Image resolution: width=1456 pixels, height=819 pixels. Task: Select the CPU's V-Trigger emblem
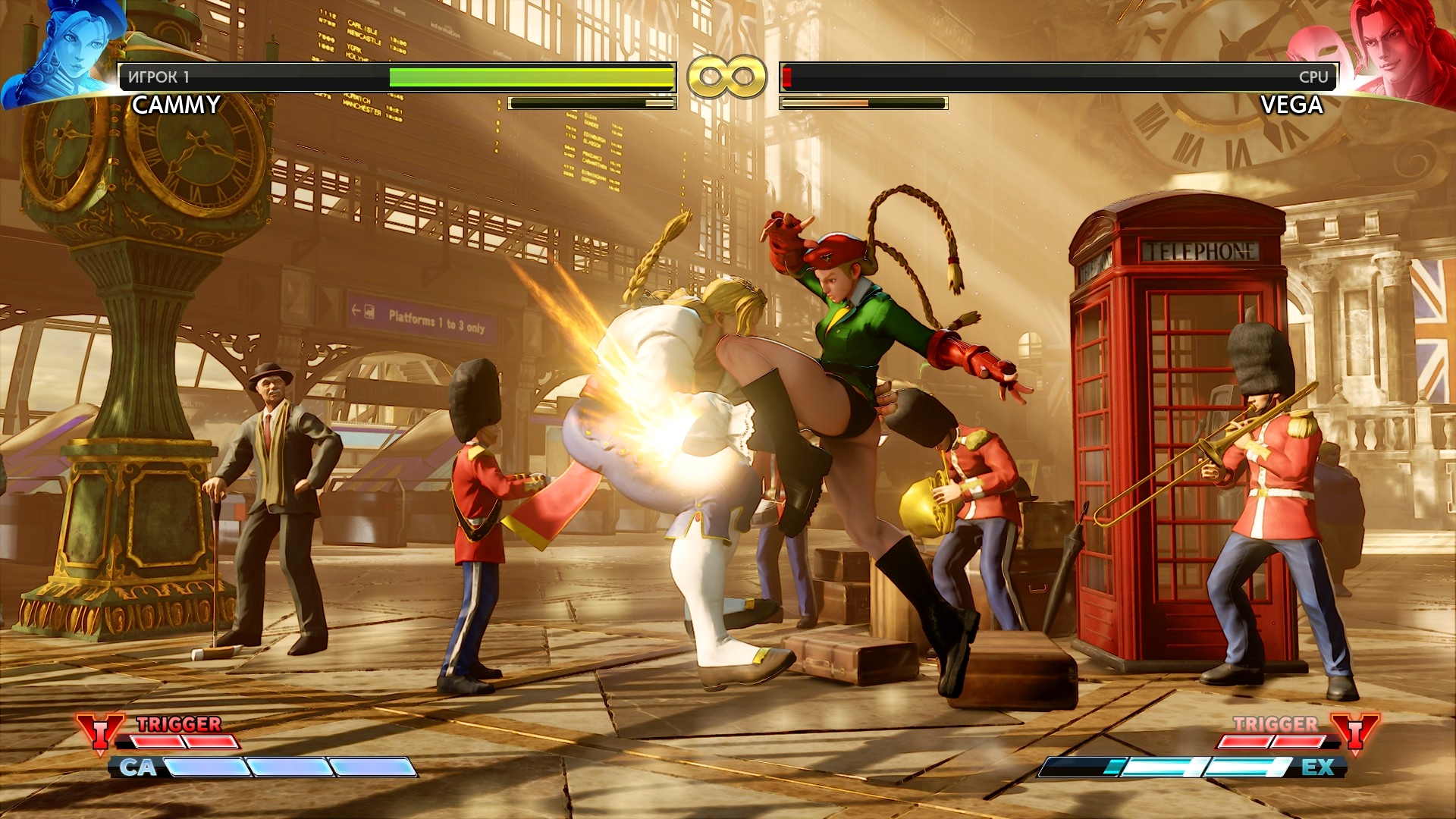1355,732
